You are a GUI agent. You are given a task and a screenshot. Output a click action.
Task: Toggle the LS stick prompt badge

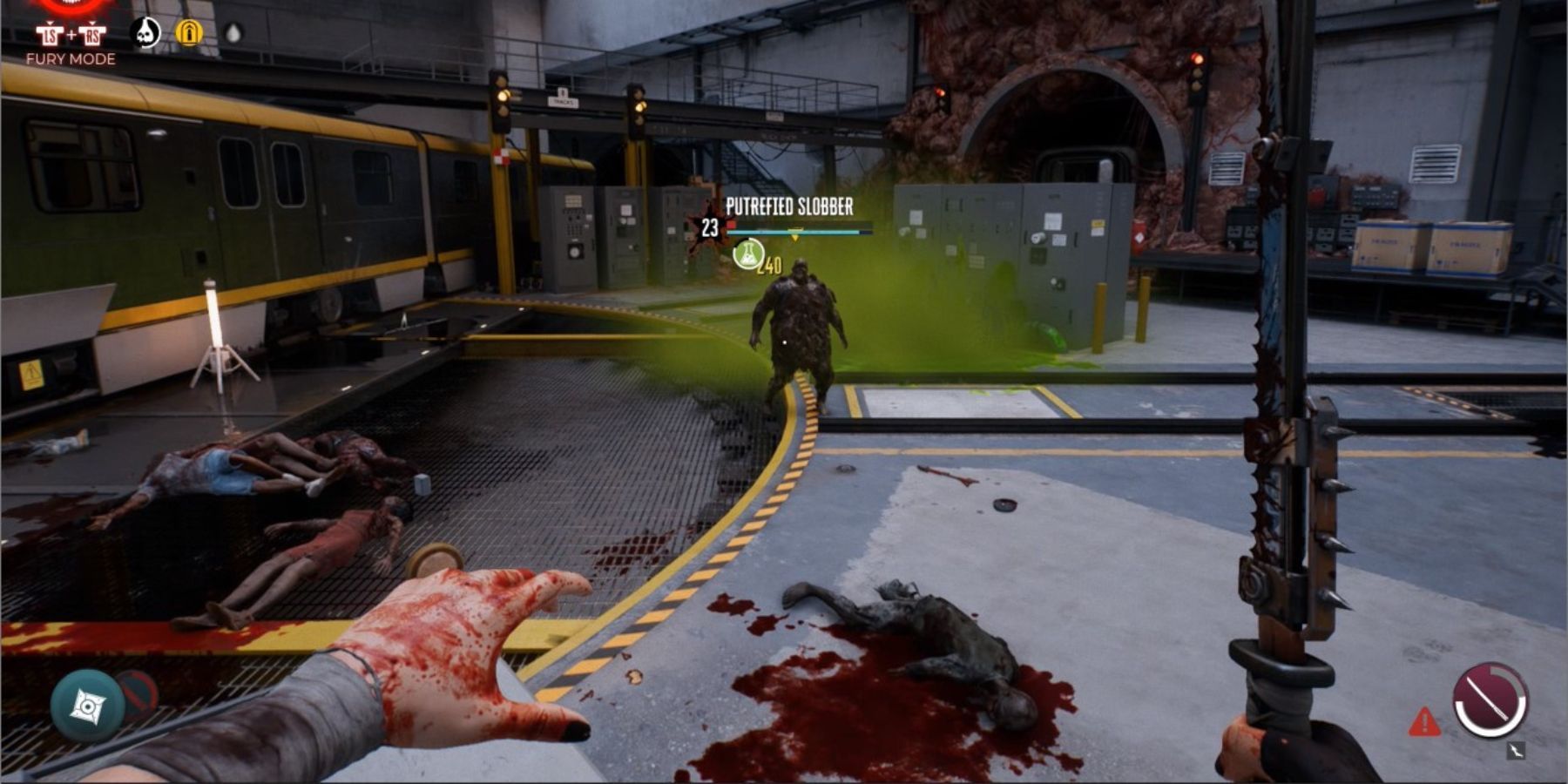(x=51, y=34)
